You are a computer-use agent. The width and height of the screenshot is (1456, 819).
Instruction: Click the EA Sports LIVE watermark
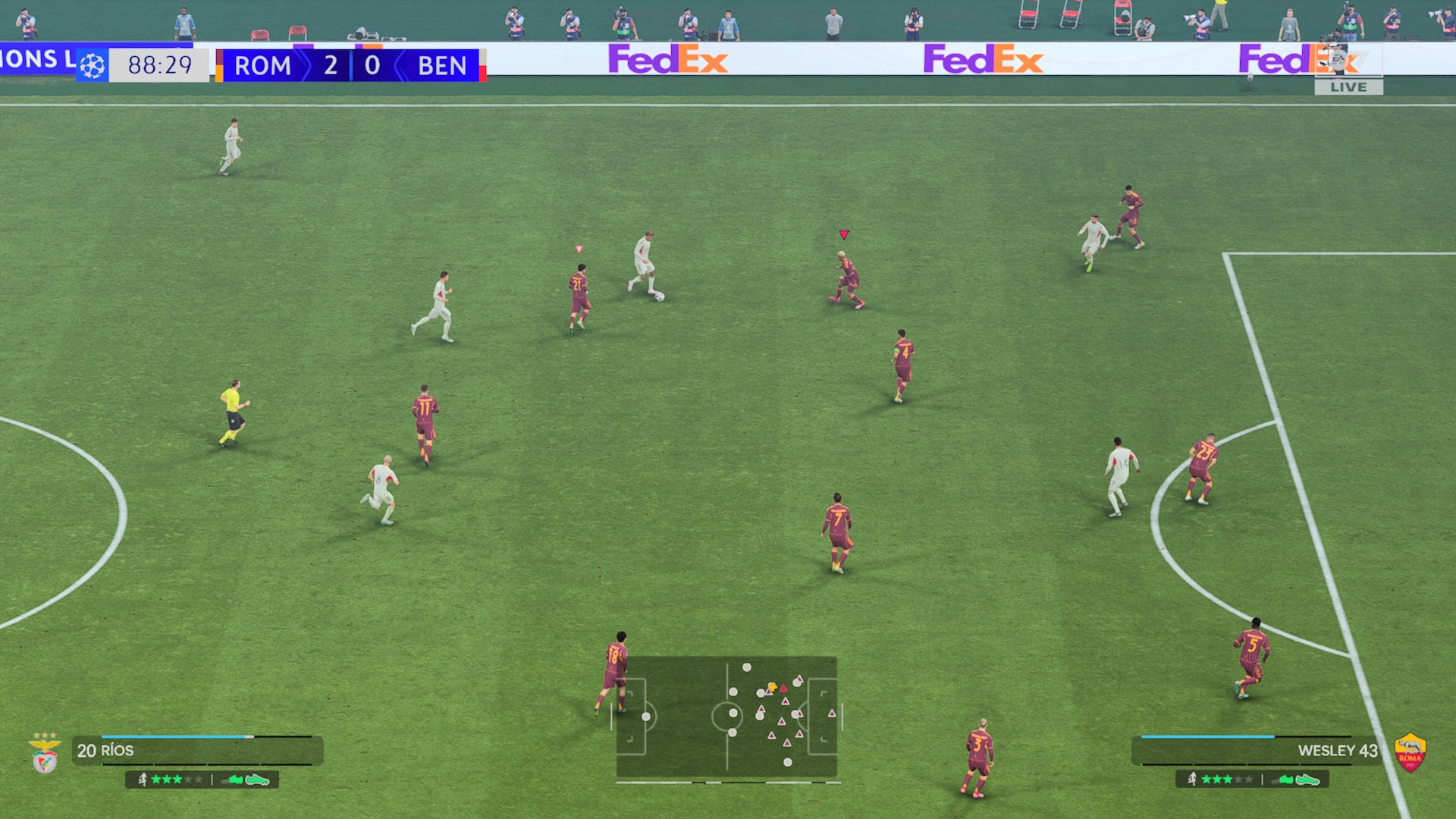1348,74
